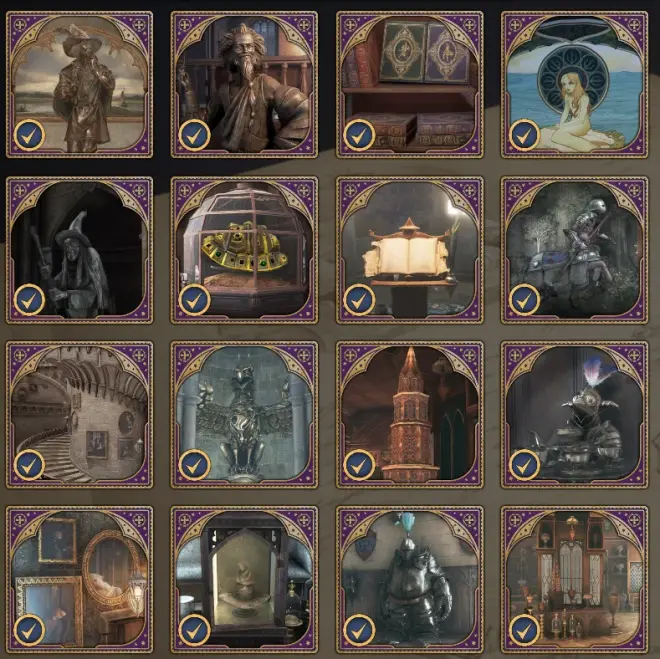This screenshot has width=660, height=659.
Task: Choose the bookshelf with green tomes card
Action: pyautogui.click(x=409, y=85)
